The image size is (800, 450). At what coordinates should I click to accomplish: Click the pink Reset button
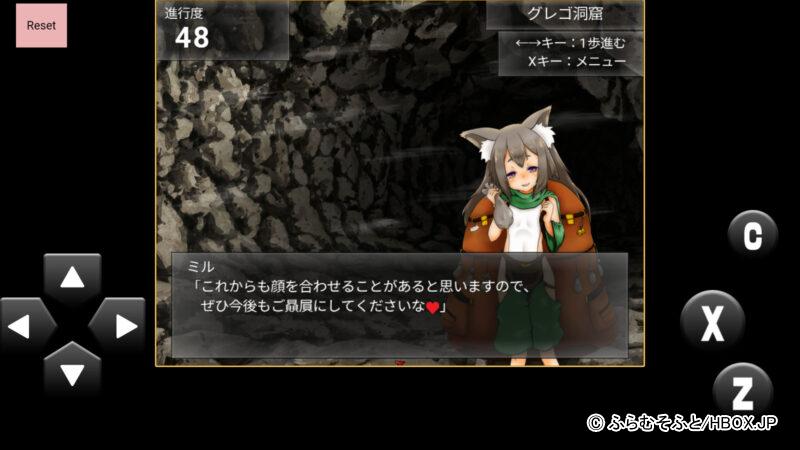coord(41,25)
